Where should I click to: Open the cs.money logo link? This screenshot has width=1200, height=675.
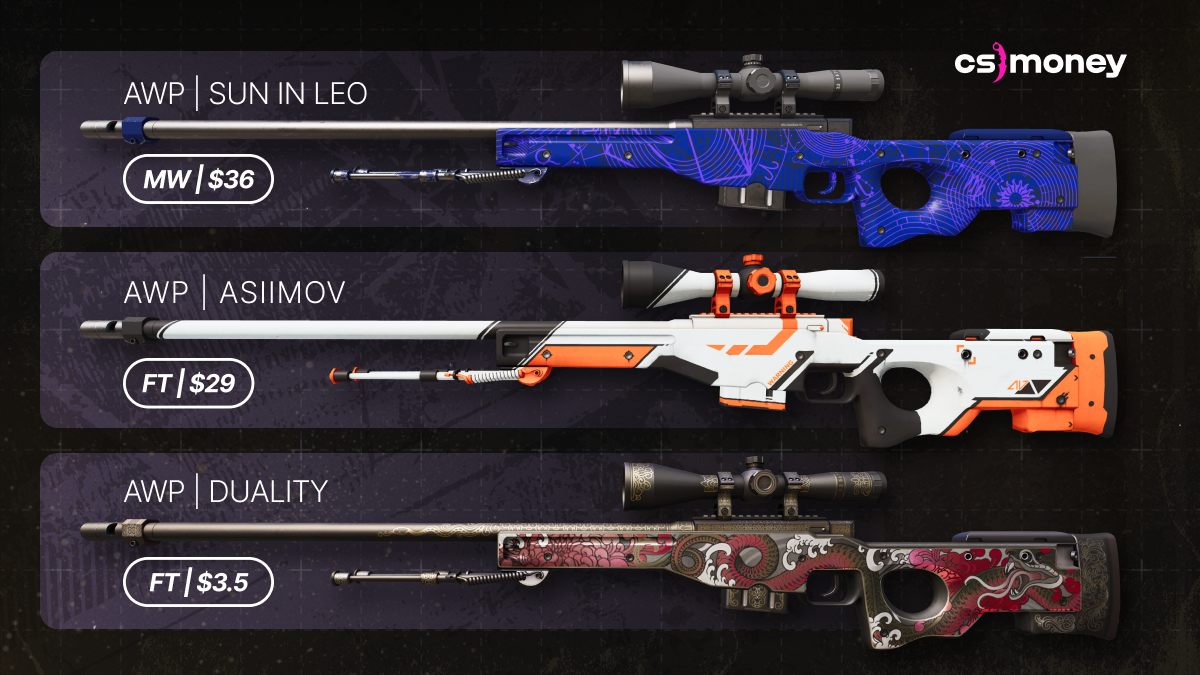tap(1039, 65)
